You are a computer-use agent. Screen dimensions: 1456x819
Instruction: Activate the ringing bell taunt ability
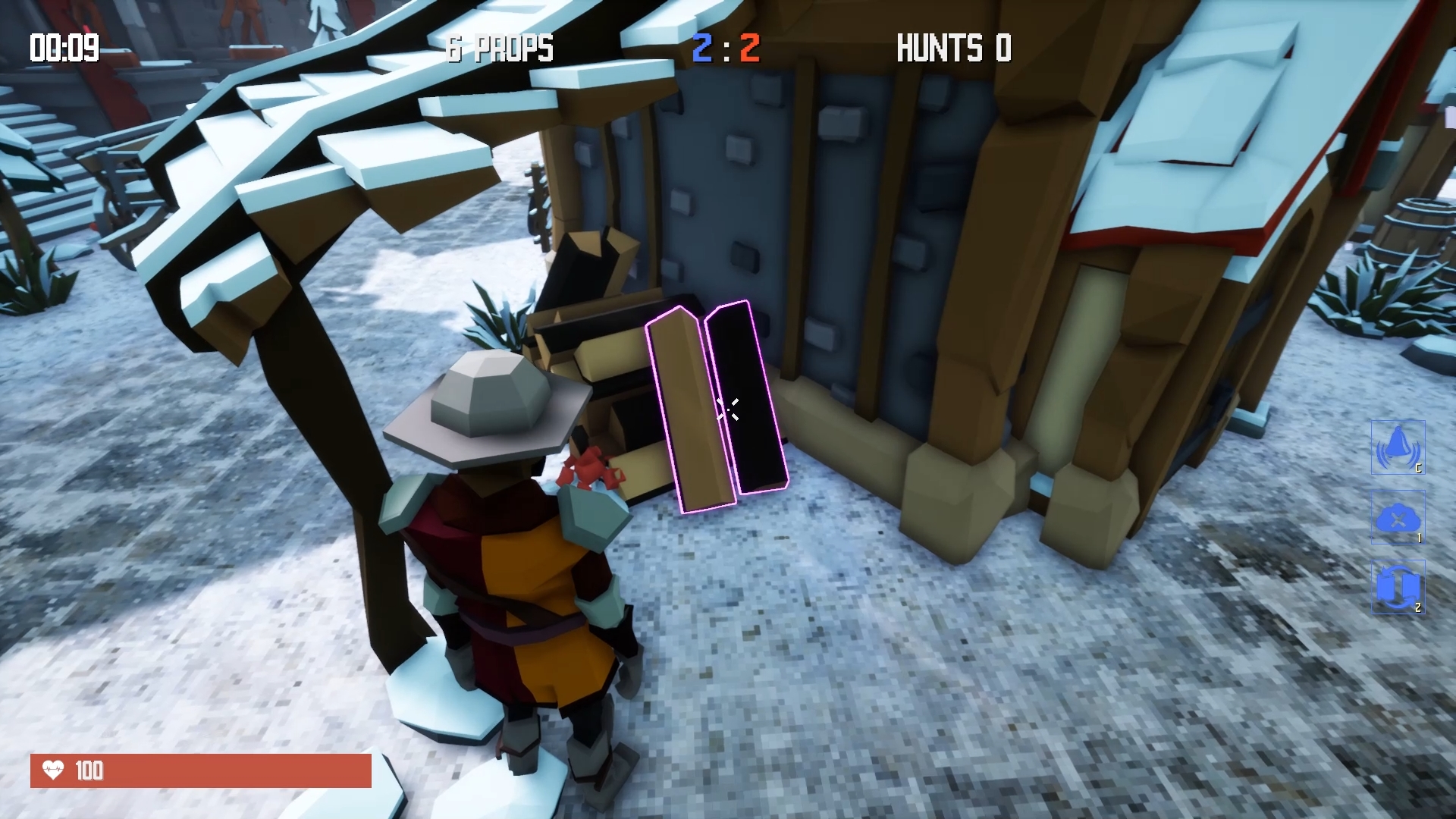click(1398, 447)
